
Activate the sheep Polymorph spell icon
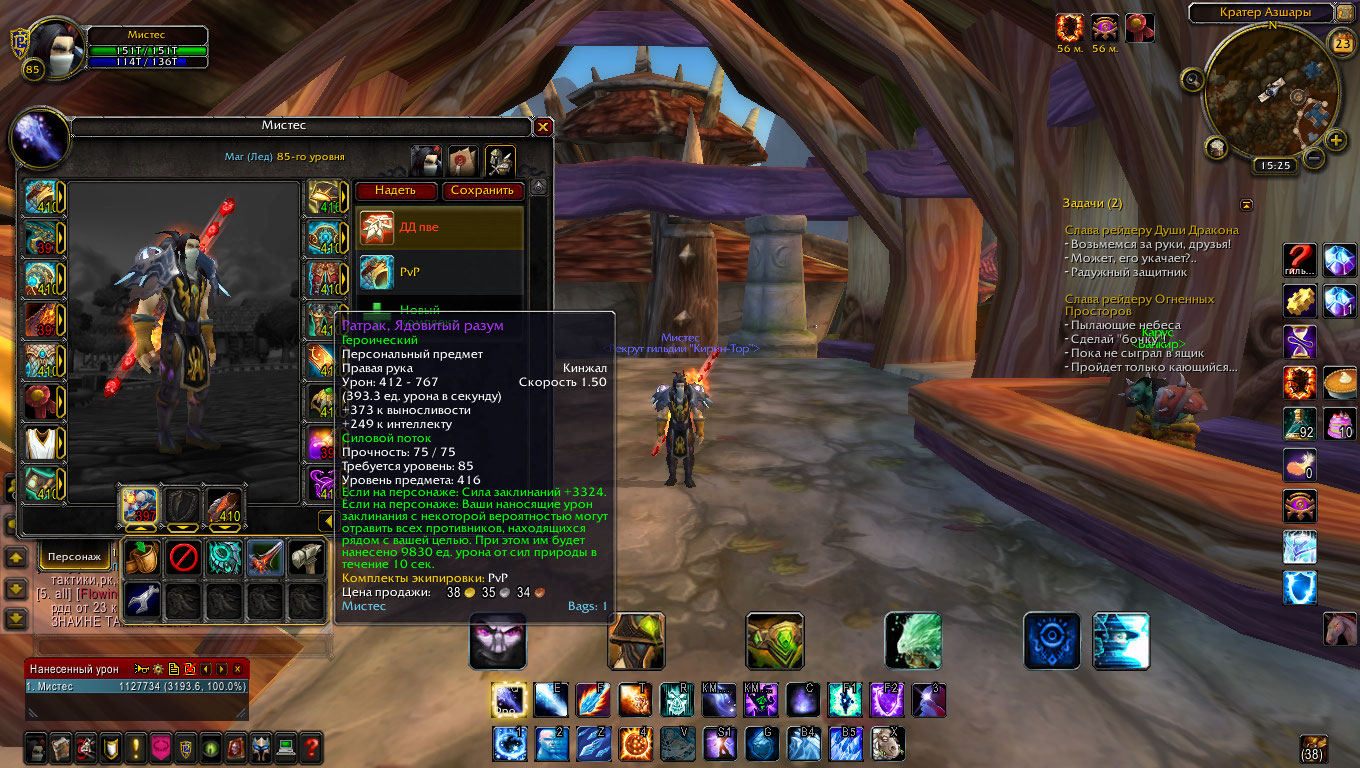tap(885, 743)
